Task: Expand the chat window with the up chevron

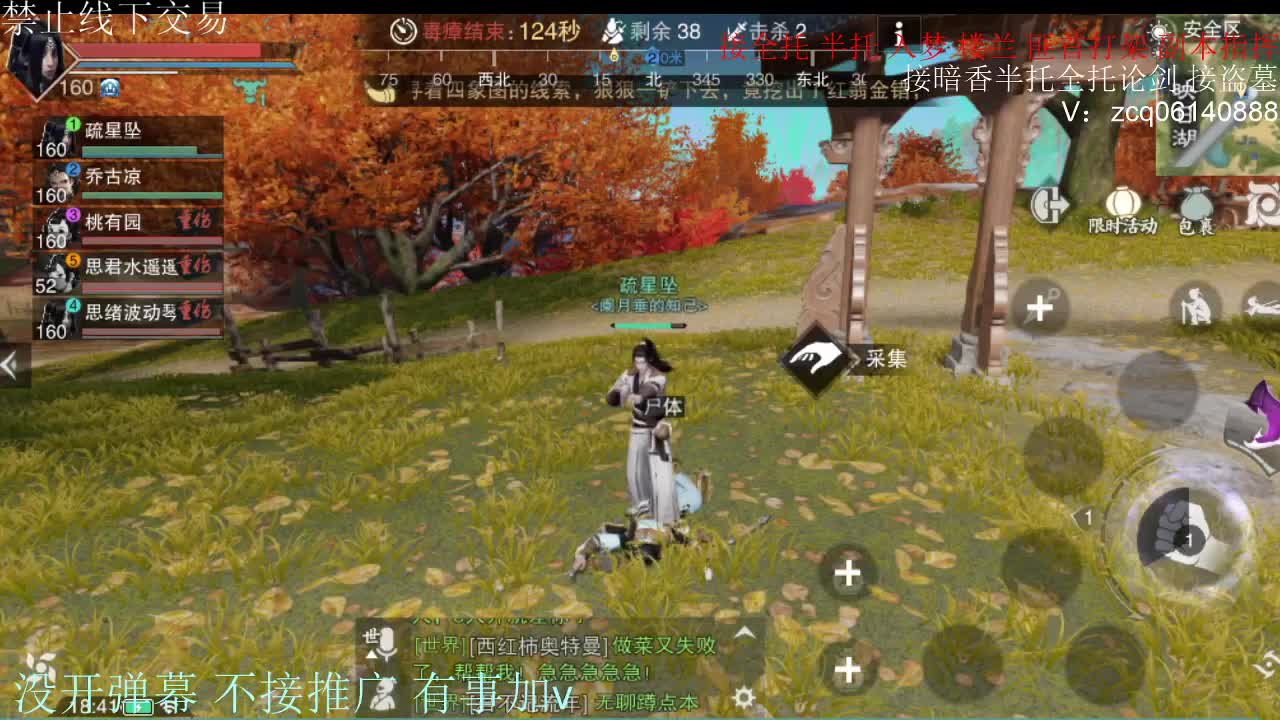Action: (746, 634)
